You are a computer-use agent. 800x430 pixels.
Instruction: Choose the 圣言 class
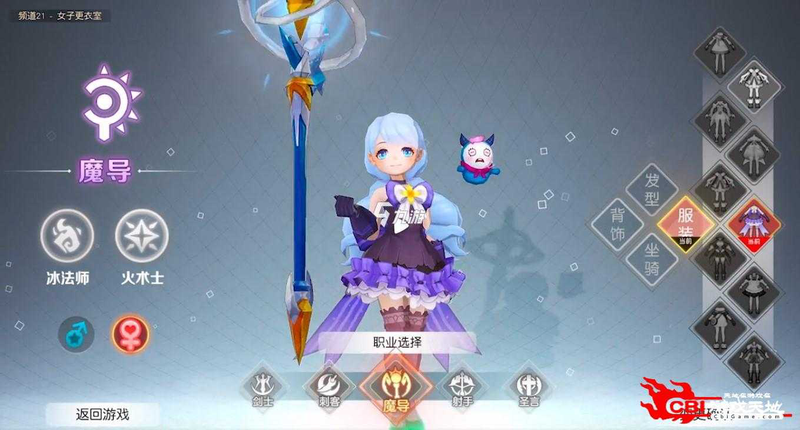[x=526, y=385]
